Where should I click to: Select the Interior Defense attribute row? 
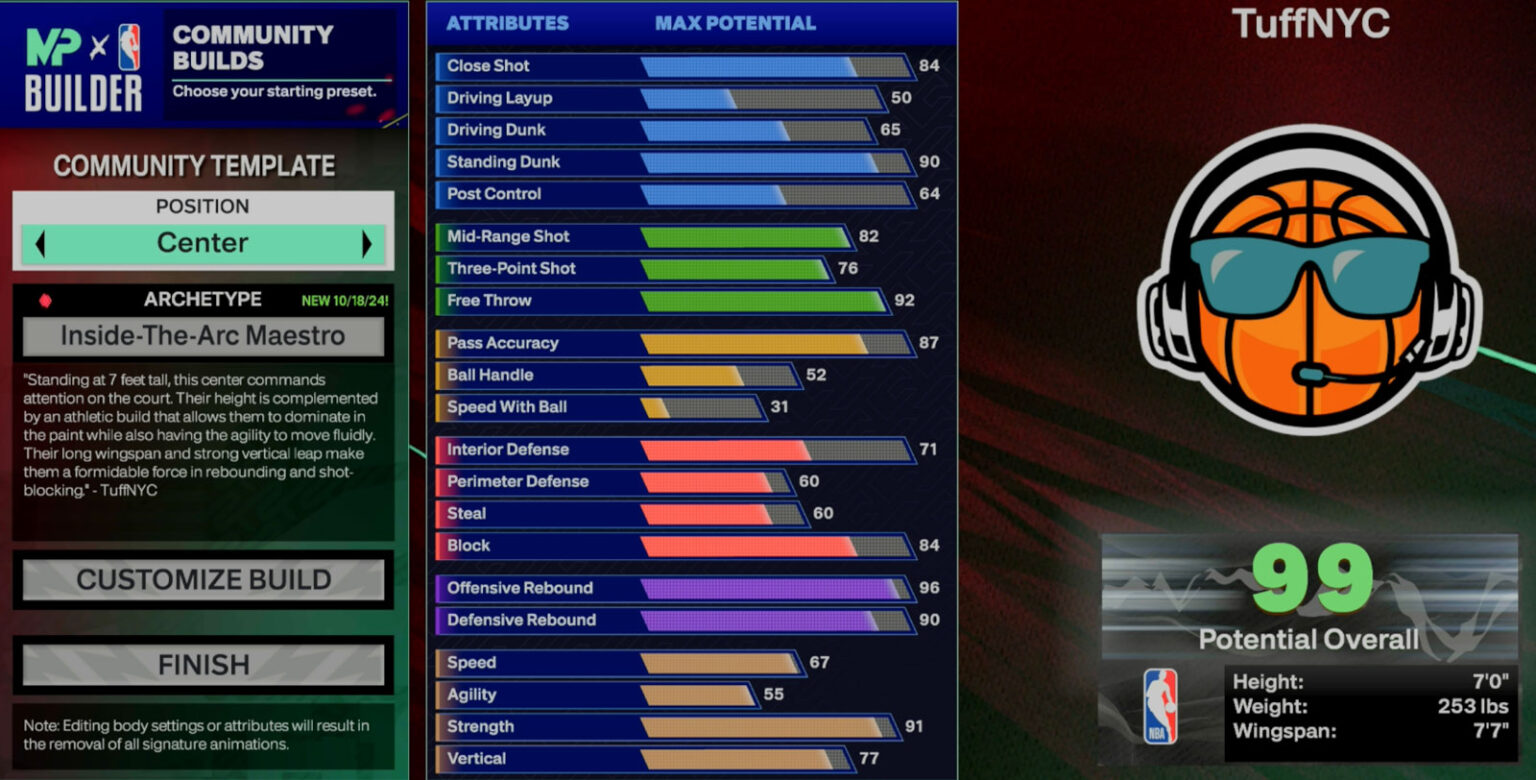pos(674,450)
